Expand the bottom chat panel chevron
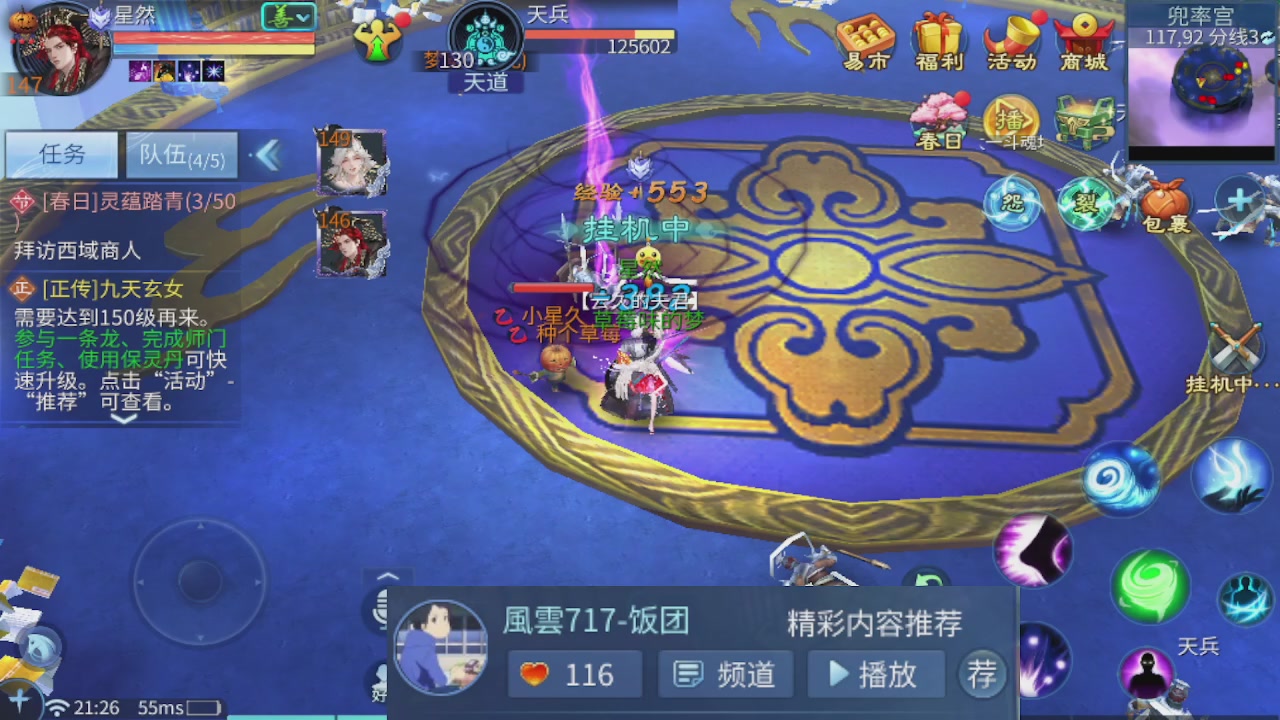 coord(387,577)
